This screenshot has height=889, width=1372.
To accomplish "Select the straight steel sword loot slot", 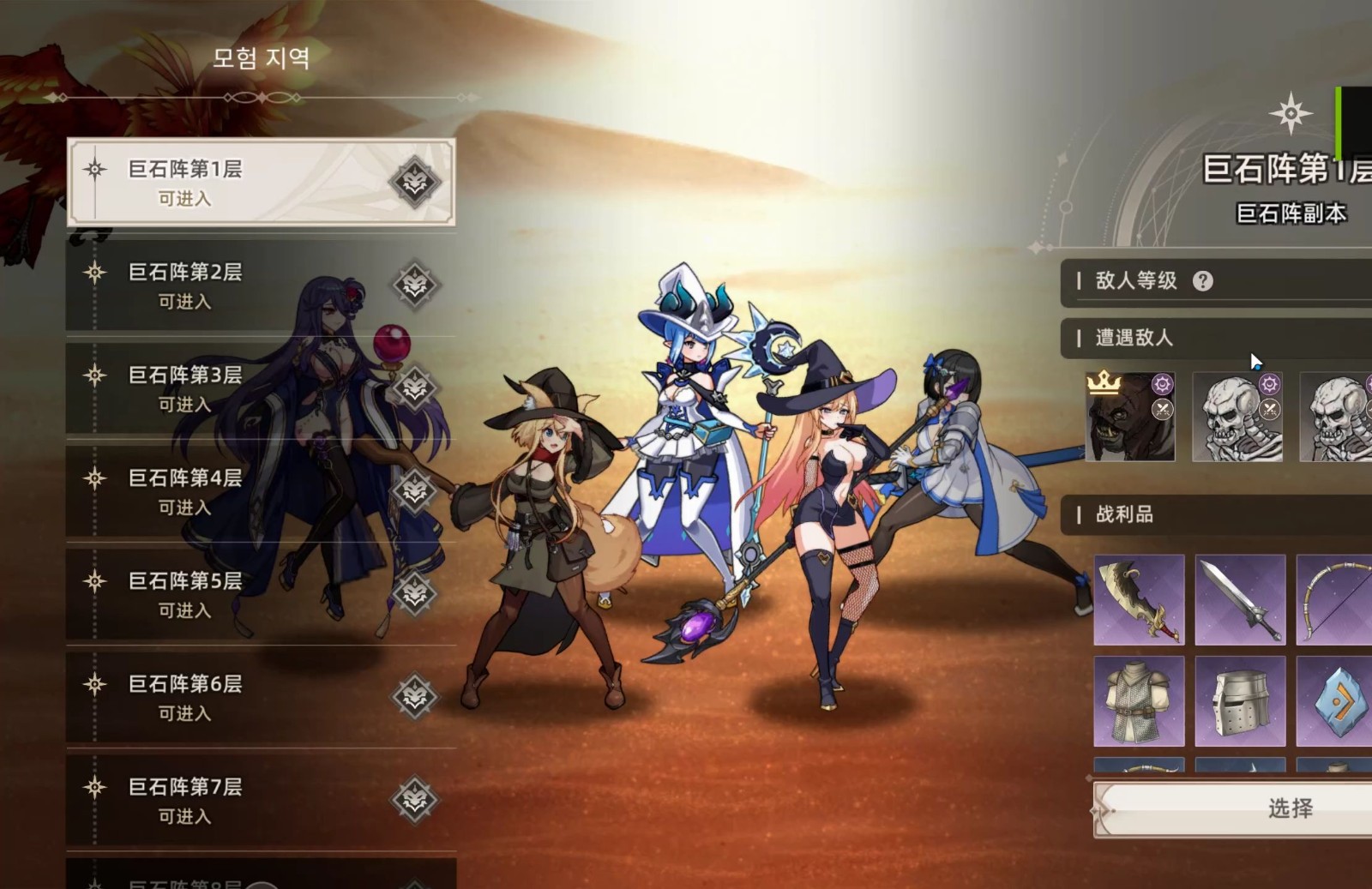I will [x=1240, y=600].
